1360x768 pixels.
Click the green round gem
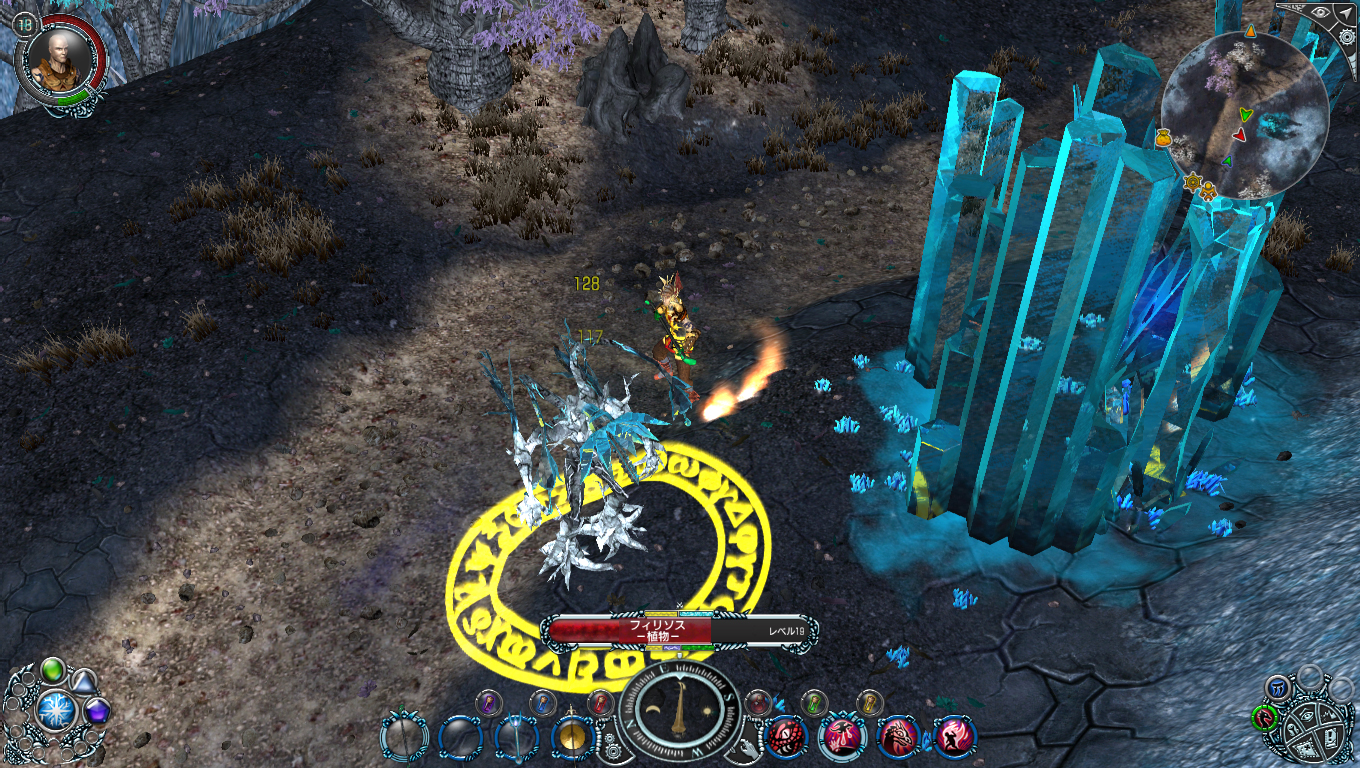[53, 669]
